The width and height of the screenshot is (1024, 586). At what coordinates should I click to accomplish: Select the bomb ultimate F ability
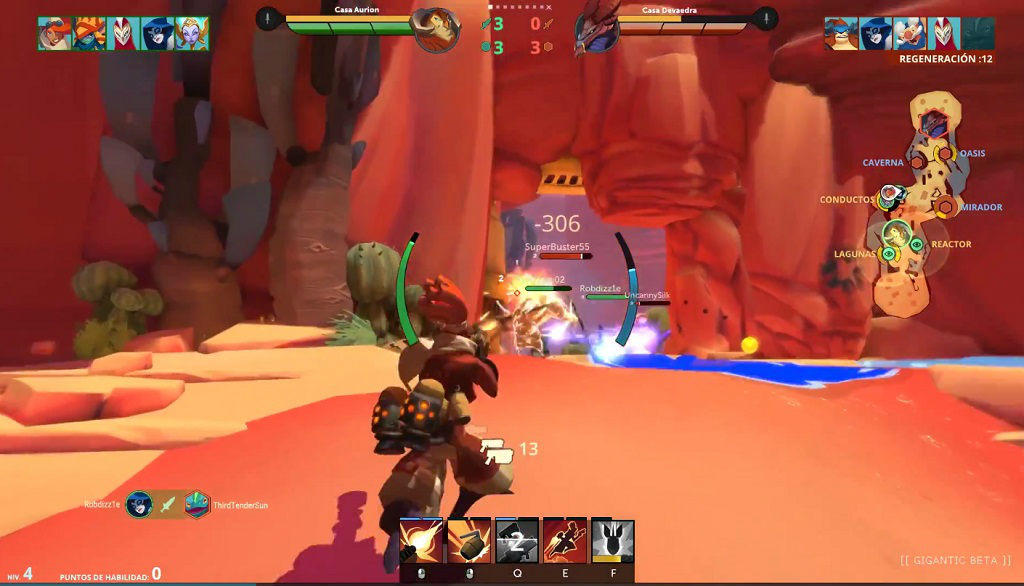pos(612,541)
